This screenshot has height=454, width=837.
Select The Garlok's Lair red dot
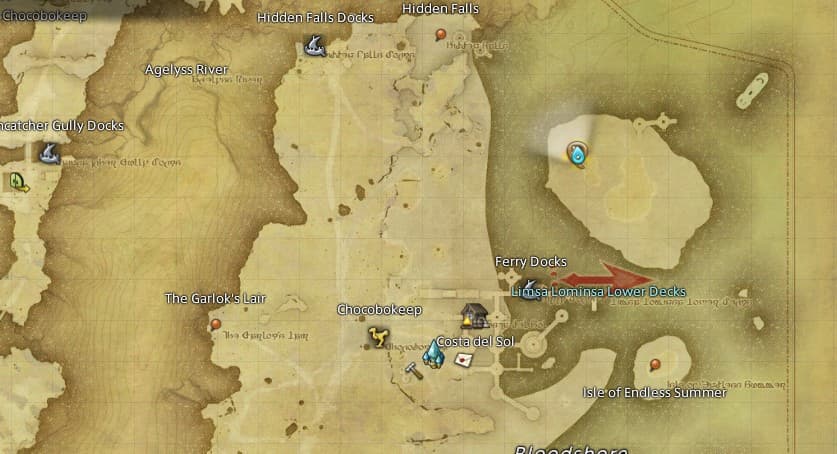click(216, 324)
